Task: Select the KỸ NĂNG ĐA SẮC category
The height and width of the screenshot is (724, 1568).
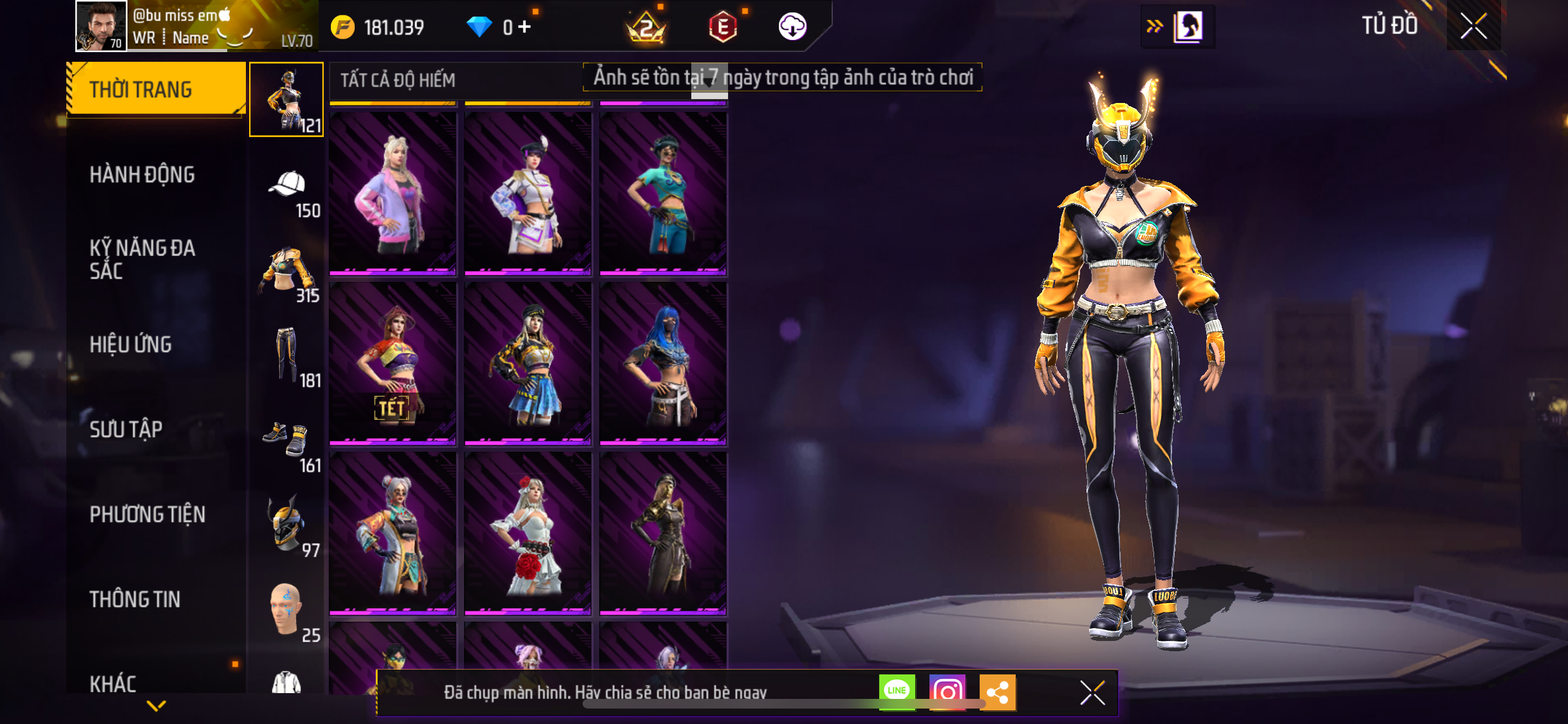Action: click(x=142, y=259)
